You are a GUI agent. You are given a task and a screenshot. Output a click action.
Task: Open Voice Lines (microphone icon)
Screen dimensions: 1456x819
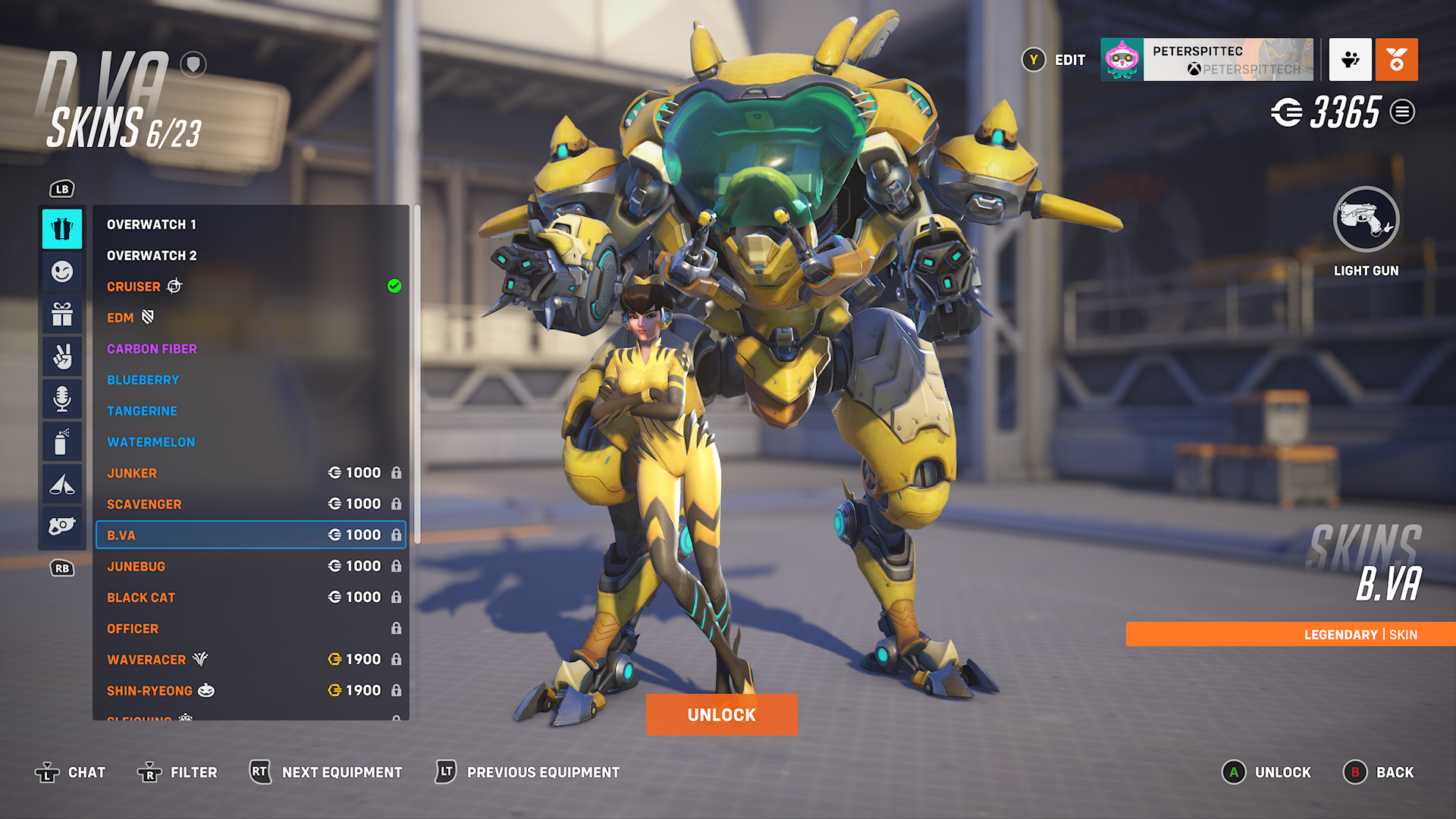click(x=62, y=398)
